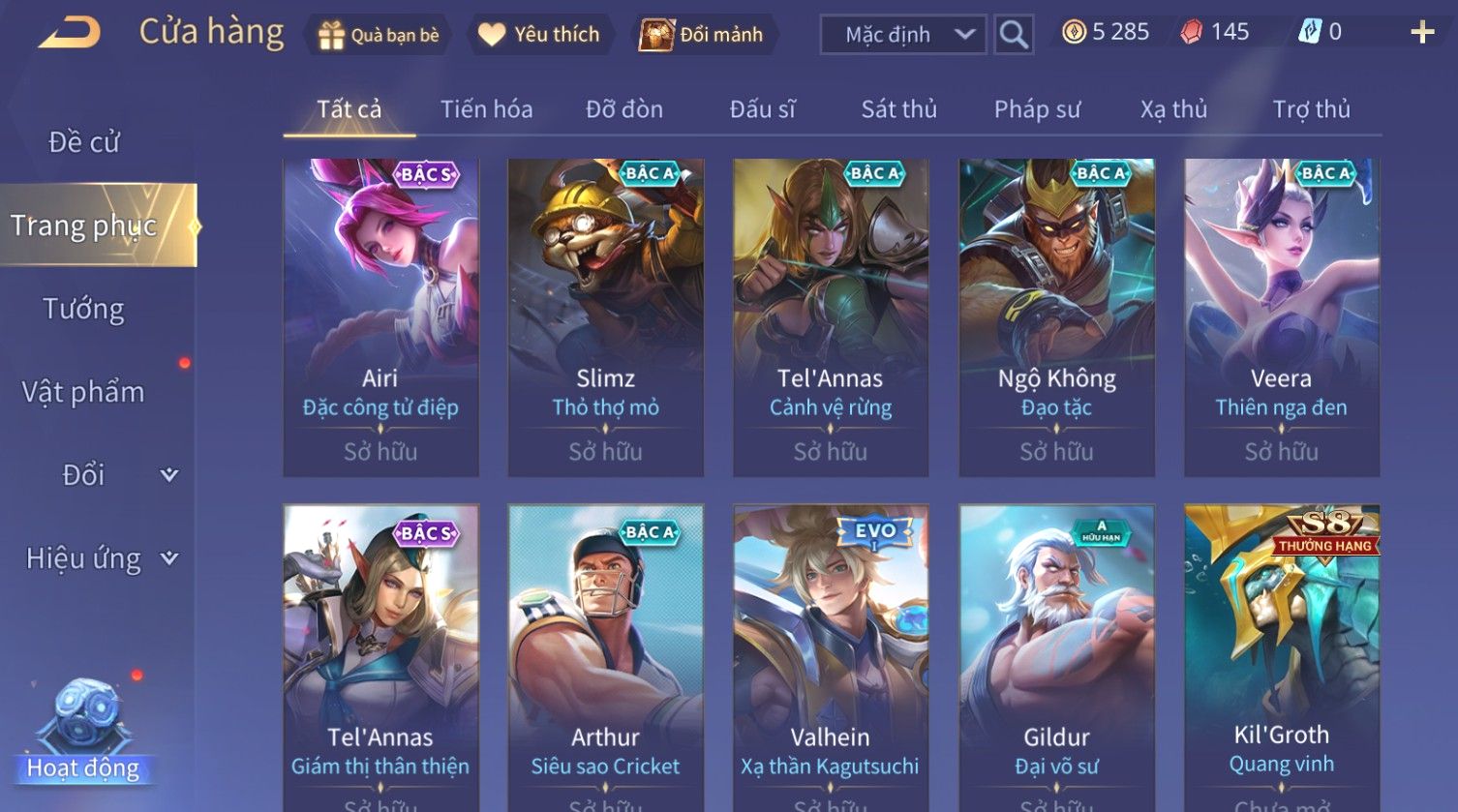Viewport: 1458px width, 812px height.
Task: Open the Yêu thích favorites list
Action: pos(540,35)
